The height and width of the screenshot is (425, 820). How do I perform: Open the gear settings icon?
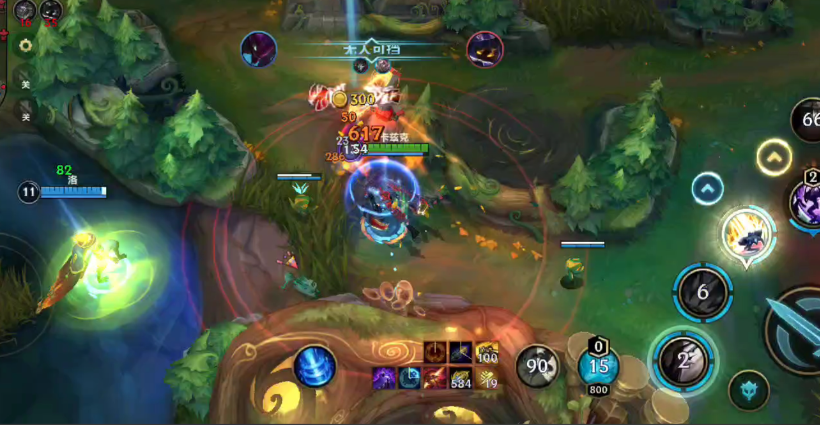tap(25, 46)
